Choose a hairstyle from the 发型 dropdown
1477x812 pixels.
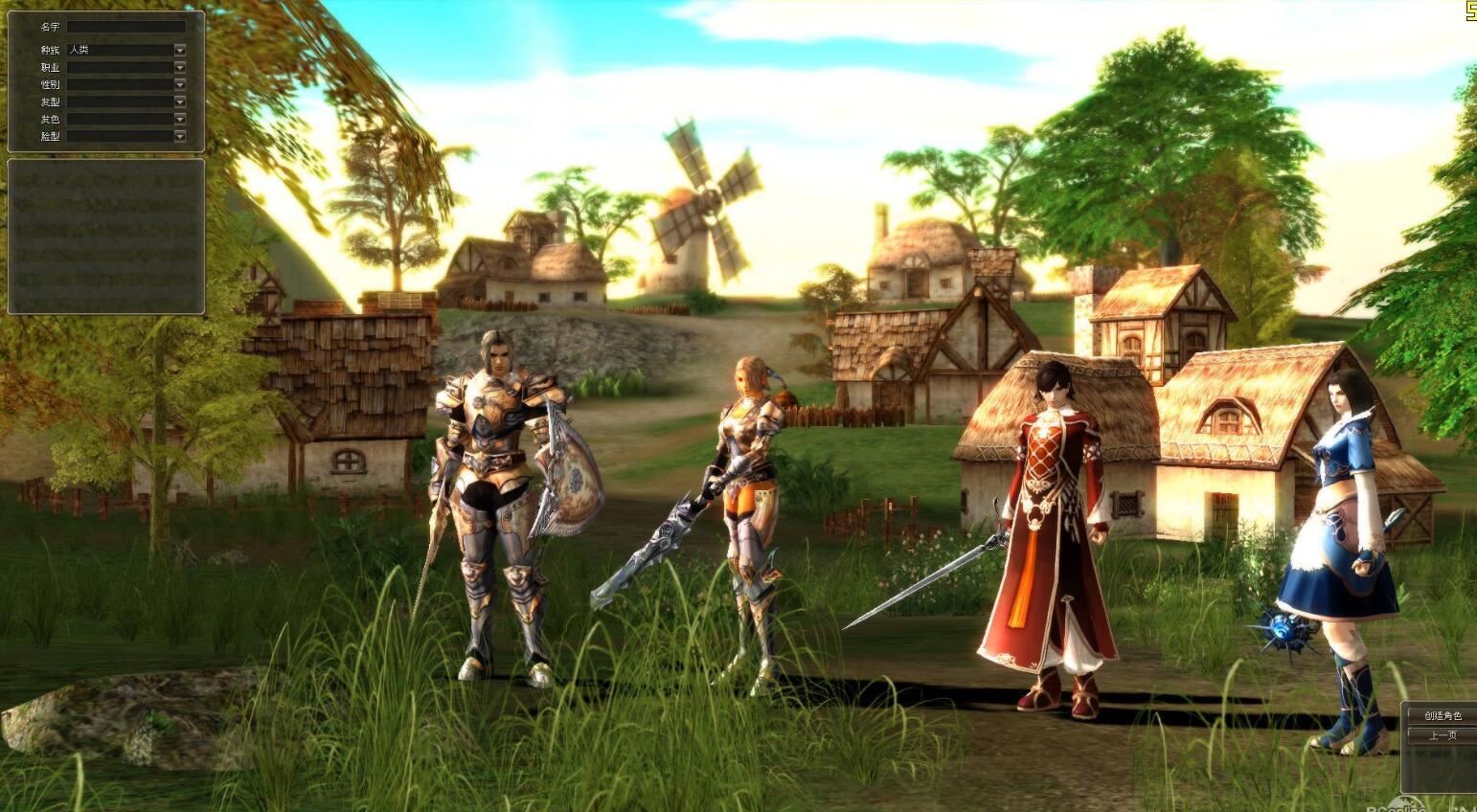click(179, 101)
